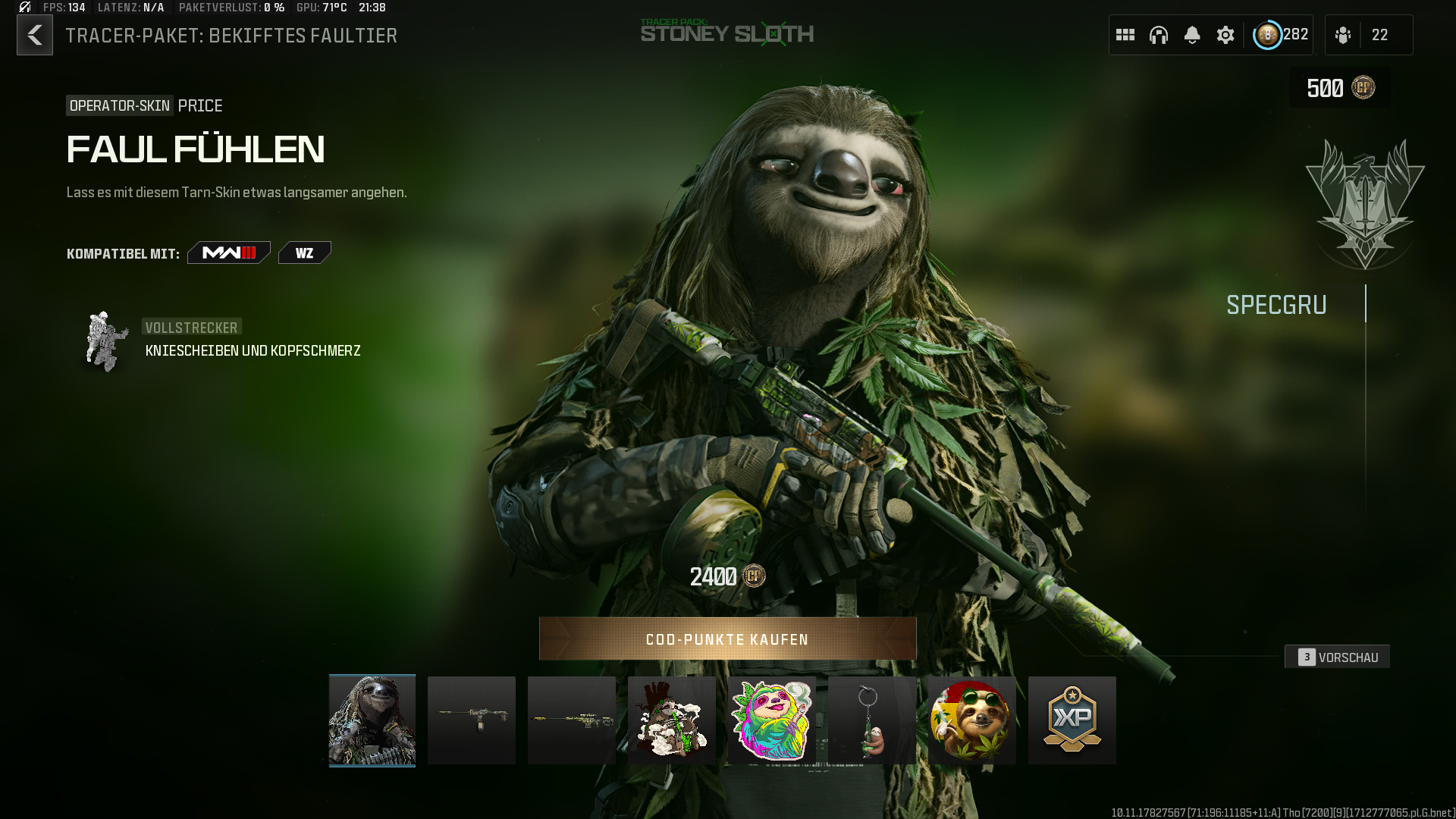
Task: Go back using the arrow button
Action: click(35, 35)
